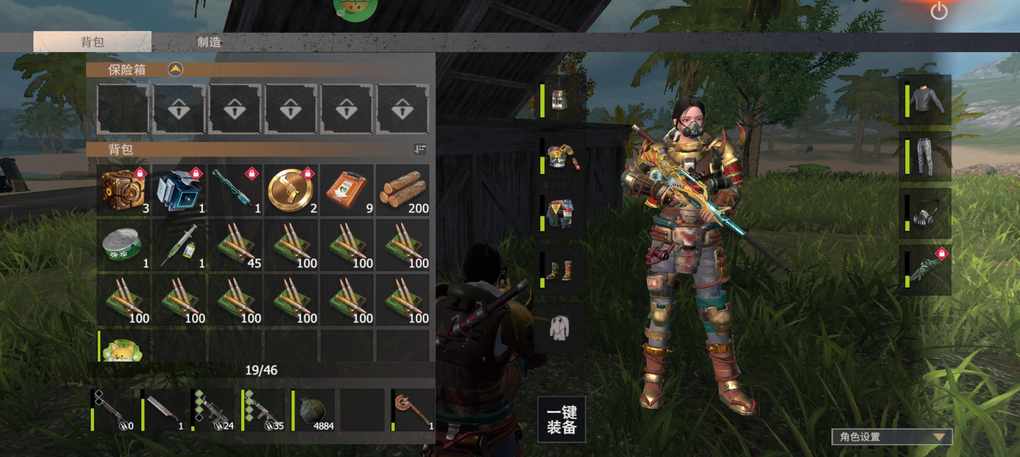The width and height of the screenshot is (1020, 457).
Task: Click the backpack sort icon
Action: (420, 149)
